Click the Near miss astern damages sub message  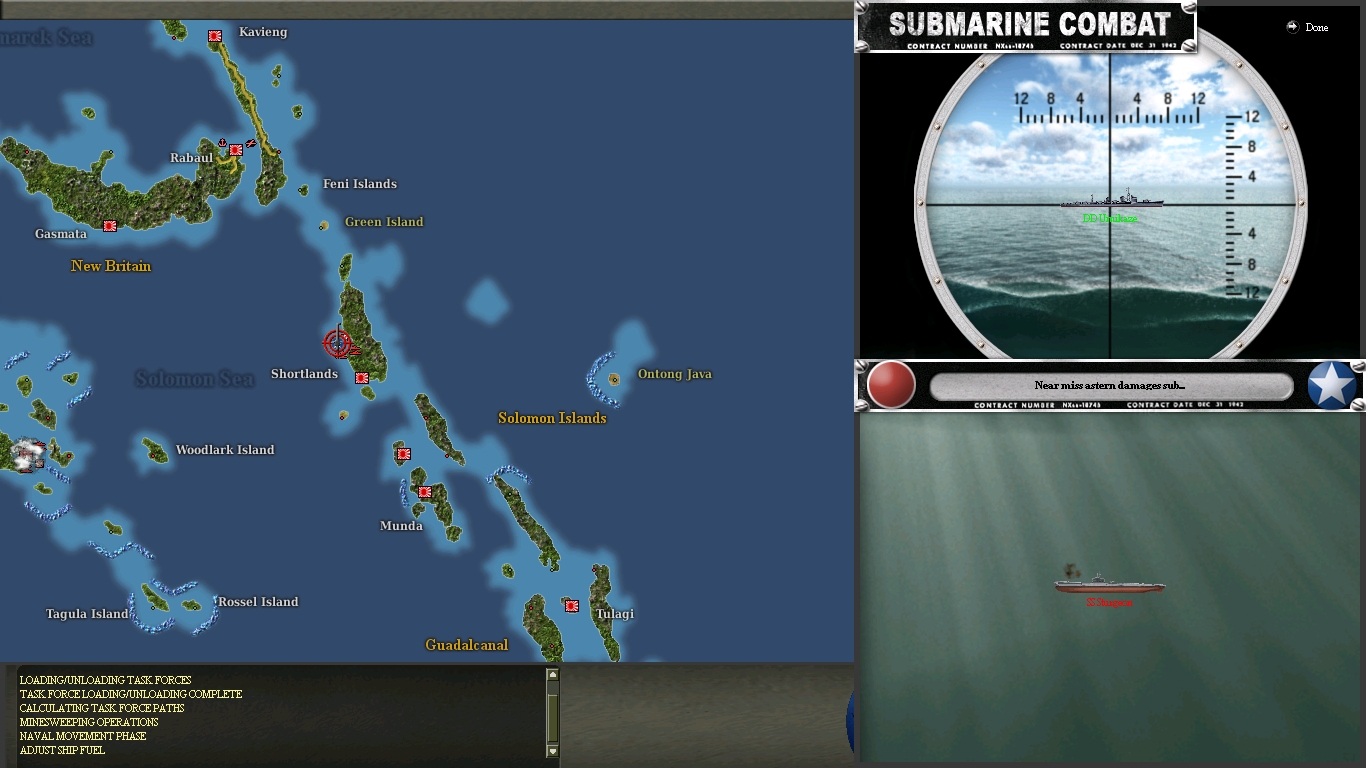[1110, 385]
